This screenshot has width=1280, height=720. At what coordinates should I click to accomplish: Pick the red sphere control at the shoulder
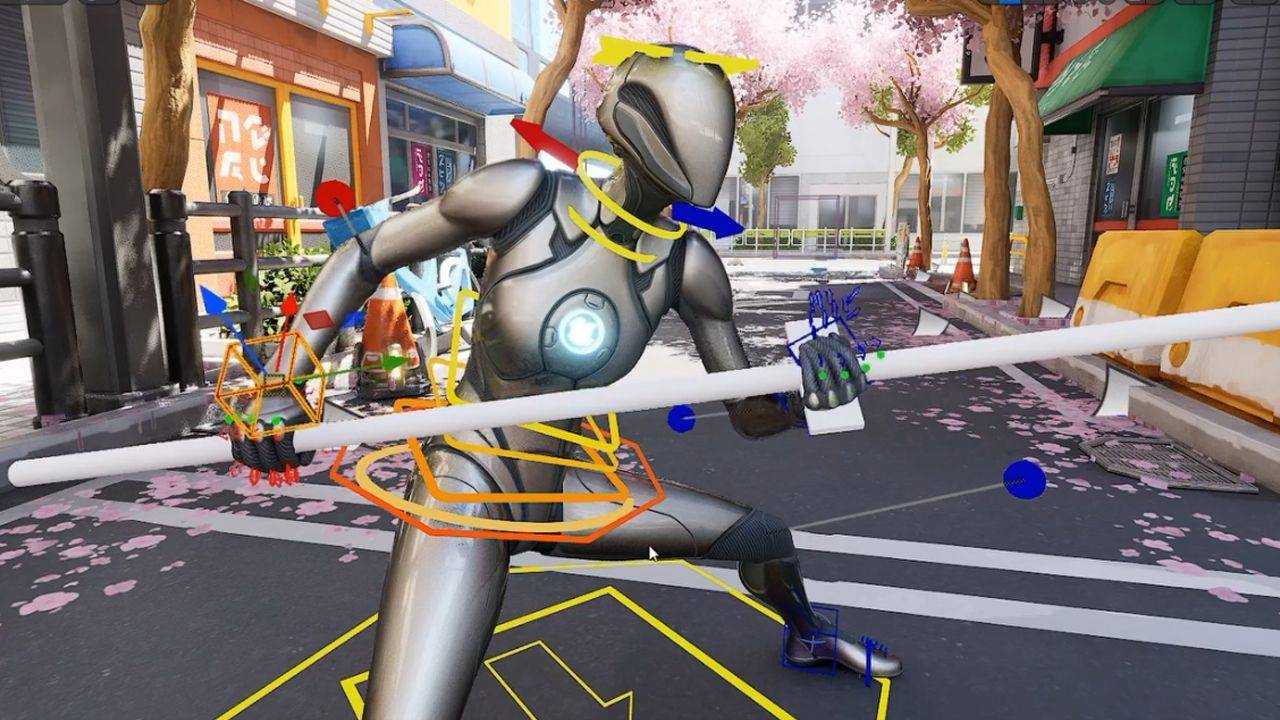click(x=335, y=197)
